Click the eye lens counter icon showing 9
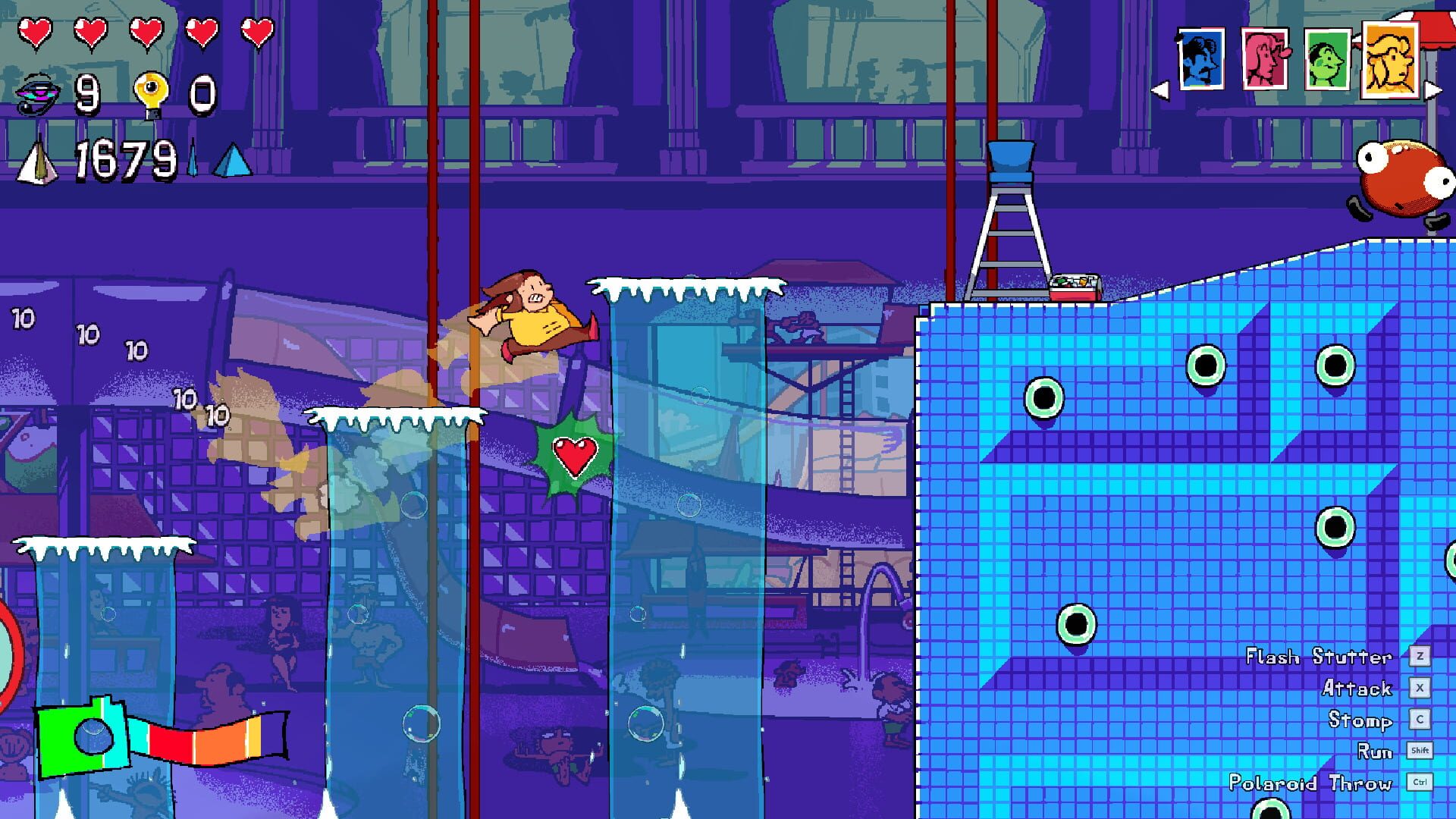Screen dimensions: 1456x819 pyautogui.click(x=36, y=93)
